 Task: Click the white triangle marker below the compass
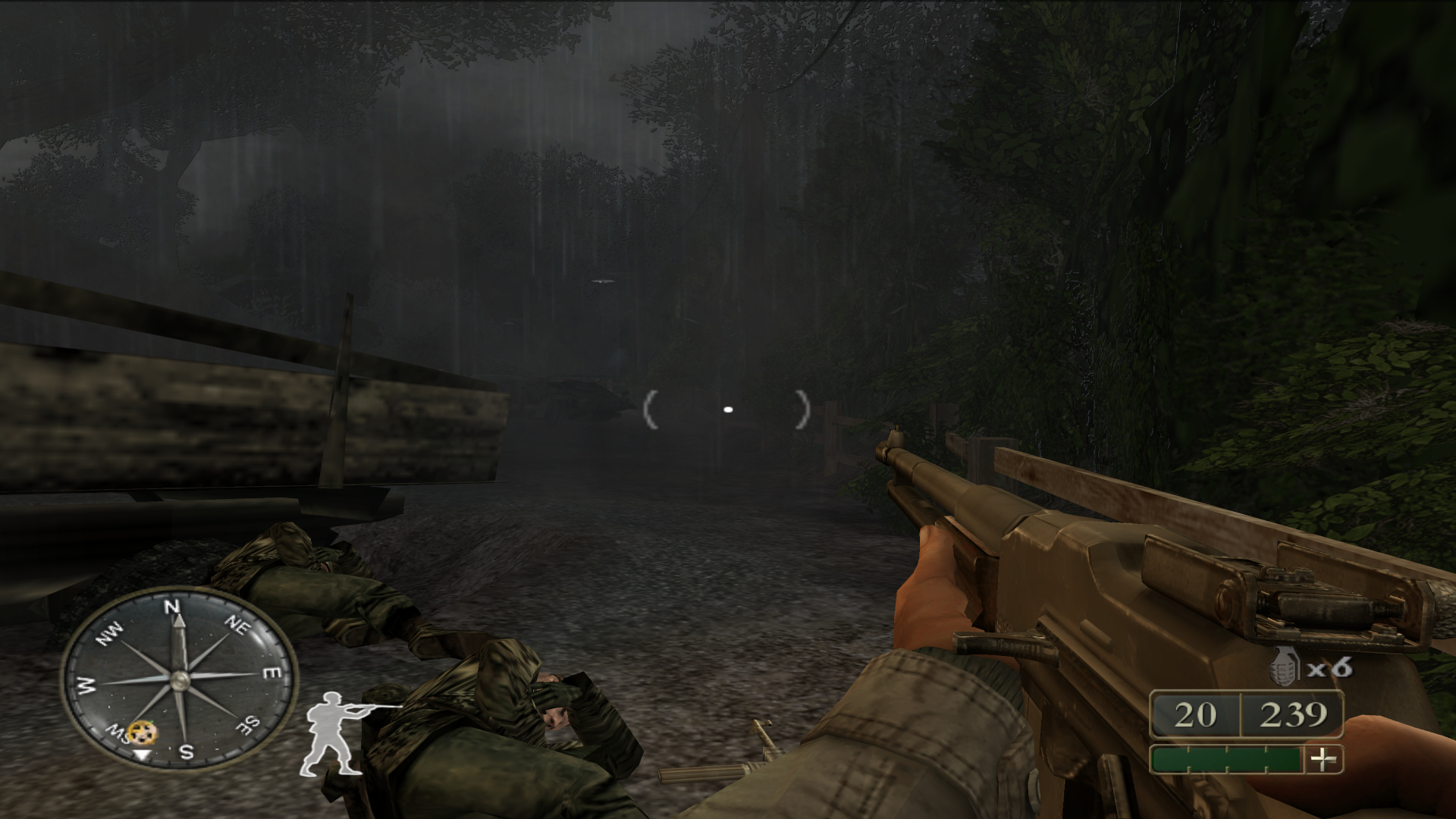141,754
